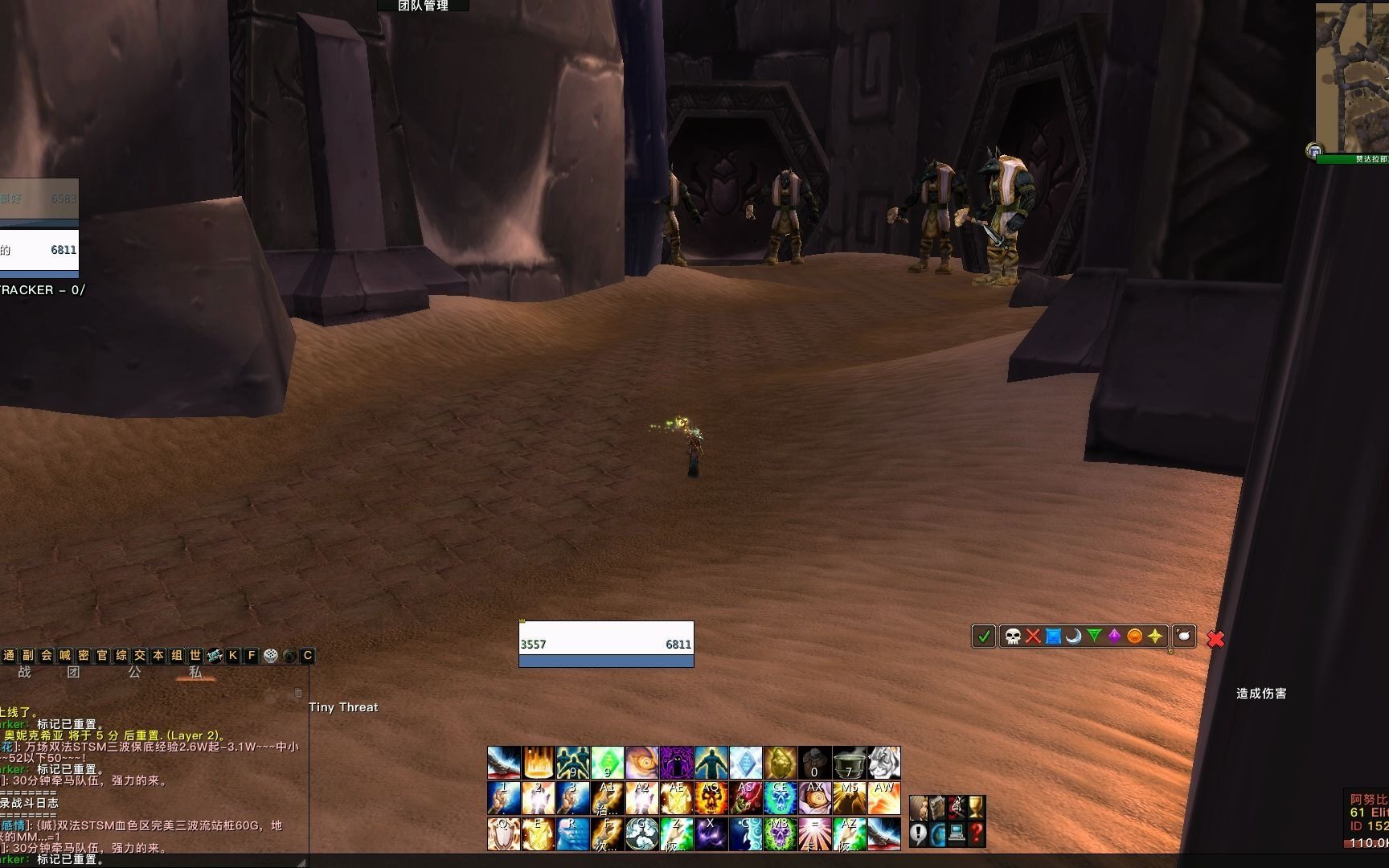Open the character portrait micro menu button

point(919,807)
